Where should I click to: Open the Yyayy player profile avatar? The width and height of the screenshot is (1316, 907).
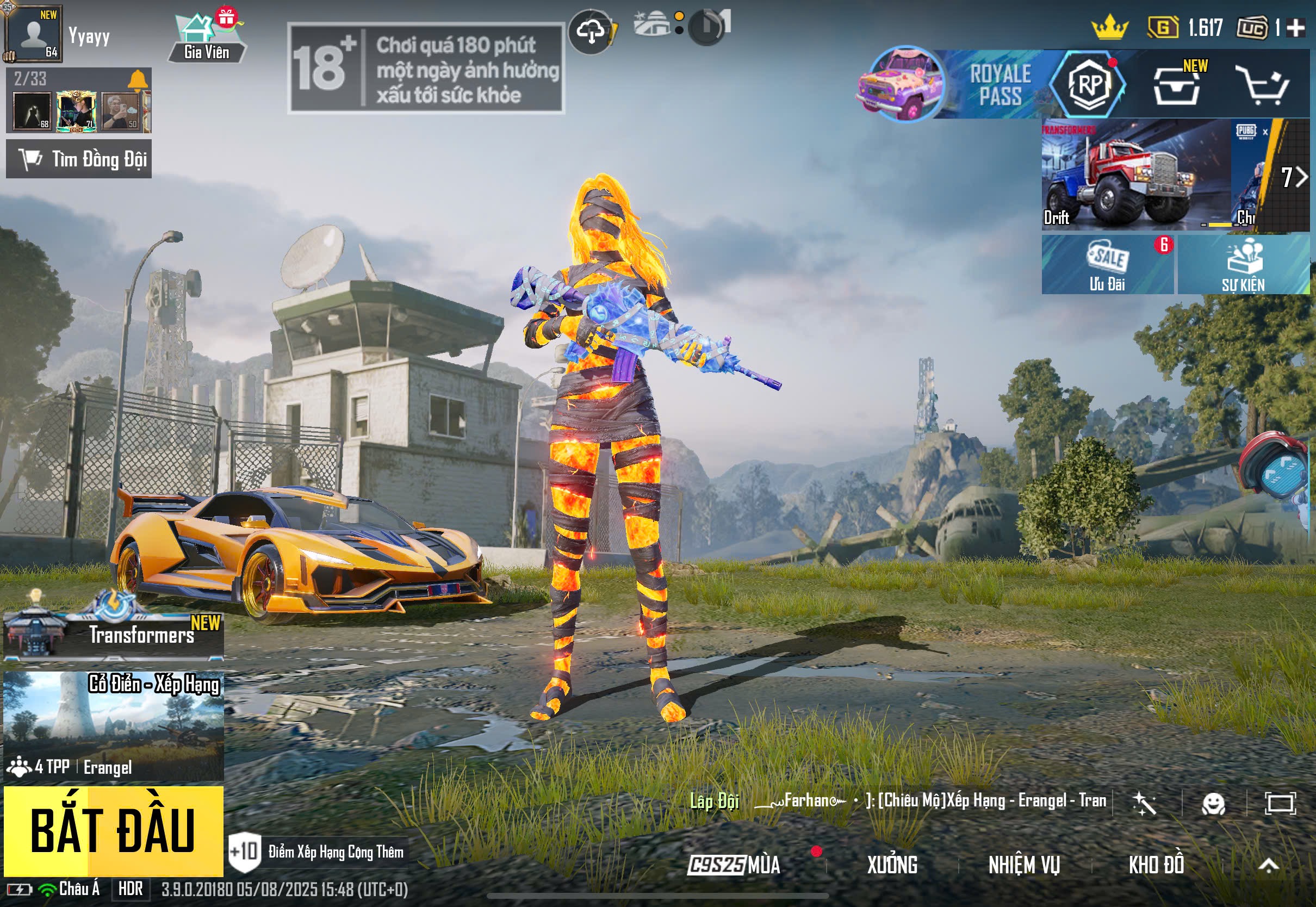(33, 34)
